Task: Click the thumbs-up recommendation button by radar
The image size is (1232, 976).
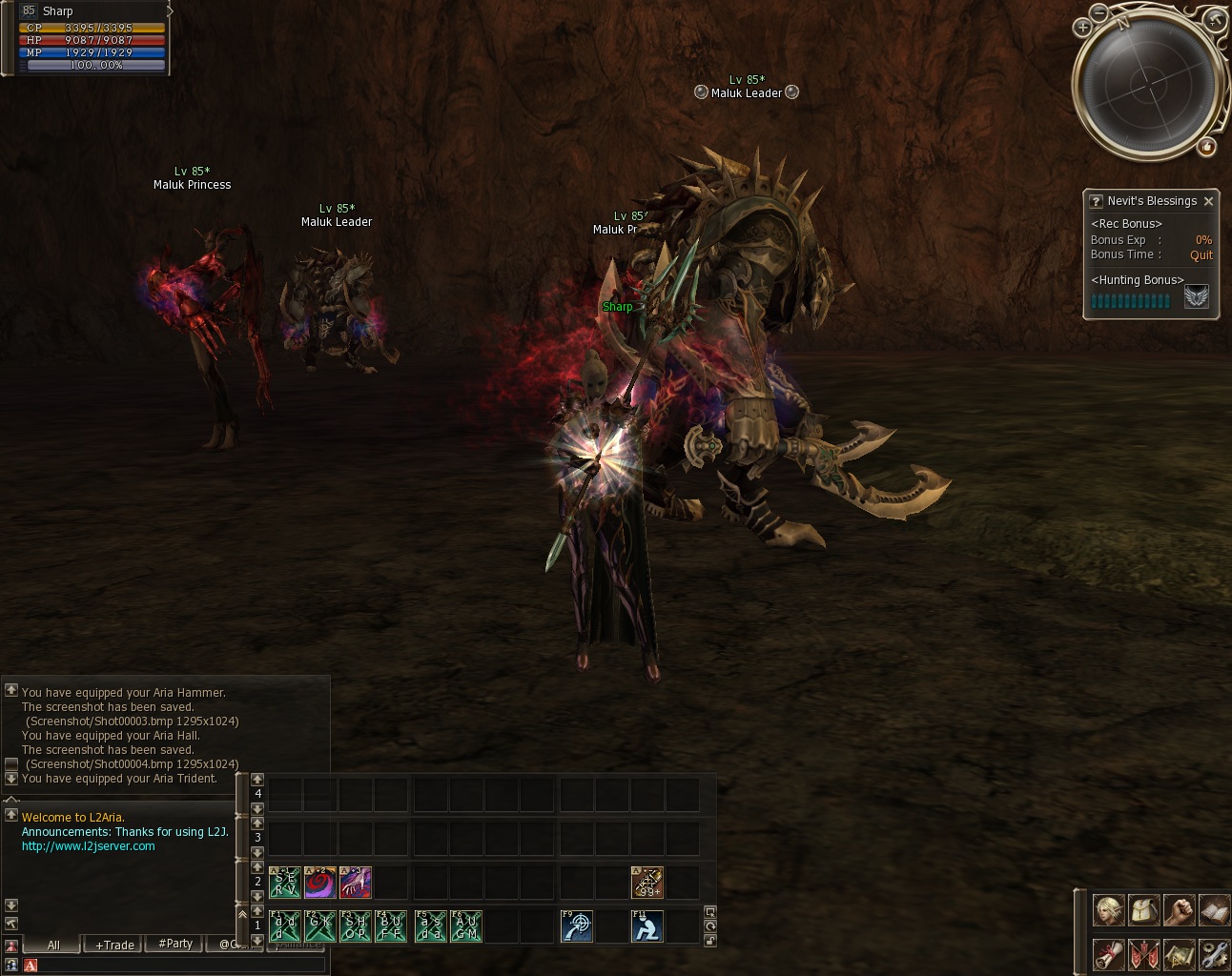Action: pos(1207,147)
